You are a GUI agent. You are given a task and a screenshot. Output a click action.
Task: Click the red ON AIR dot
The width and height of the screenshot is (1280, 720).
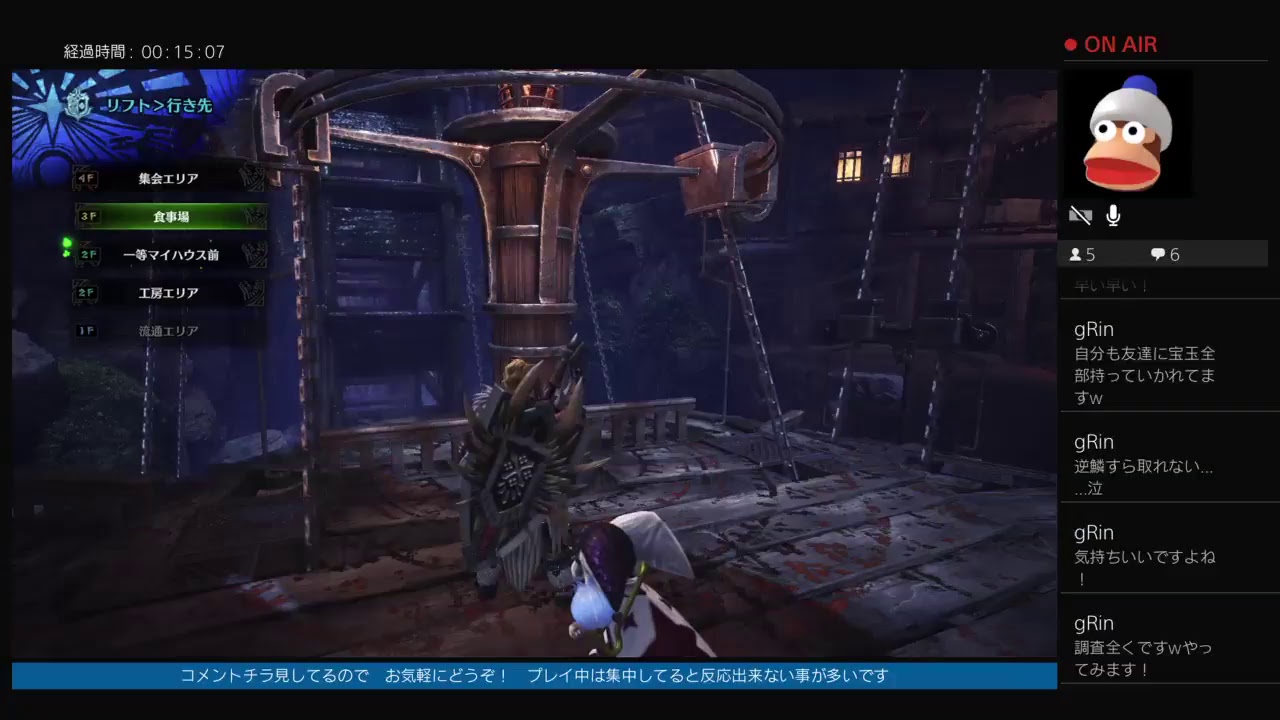pos(1070,44)
